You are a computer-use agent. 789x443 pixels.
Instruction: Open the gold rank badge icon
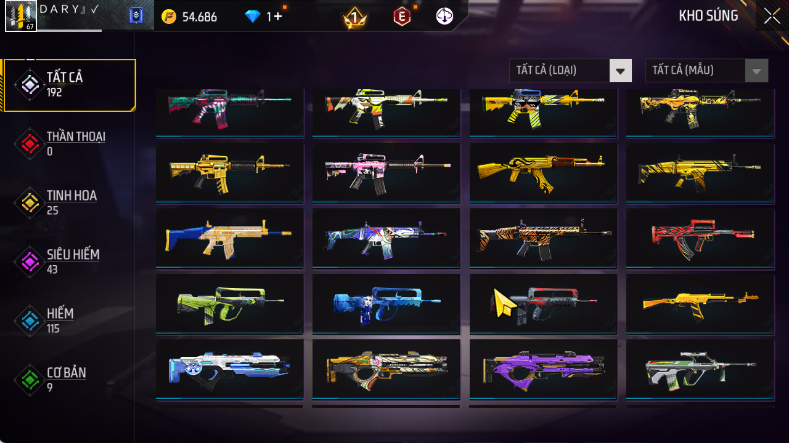(x=354, y=17)
